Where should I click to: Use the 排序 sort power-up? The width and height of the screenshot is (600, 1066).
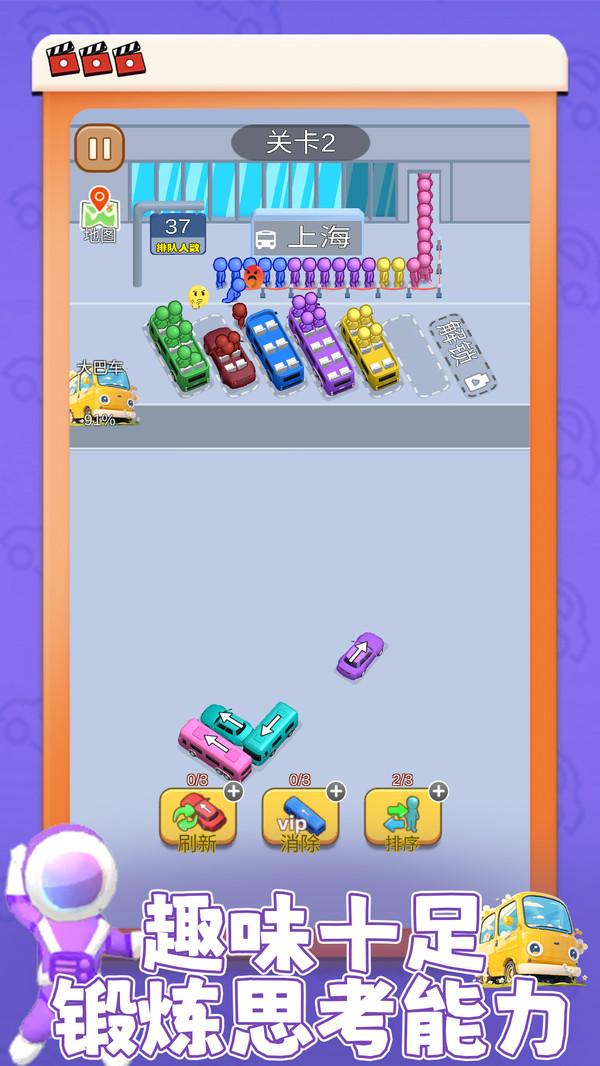(x=402, y=819)
